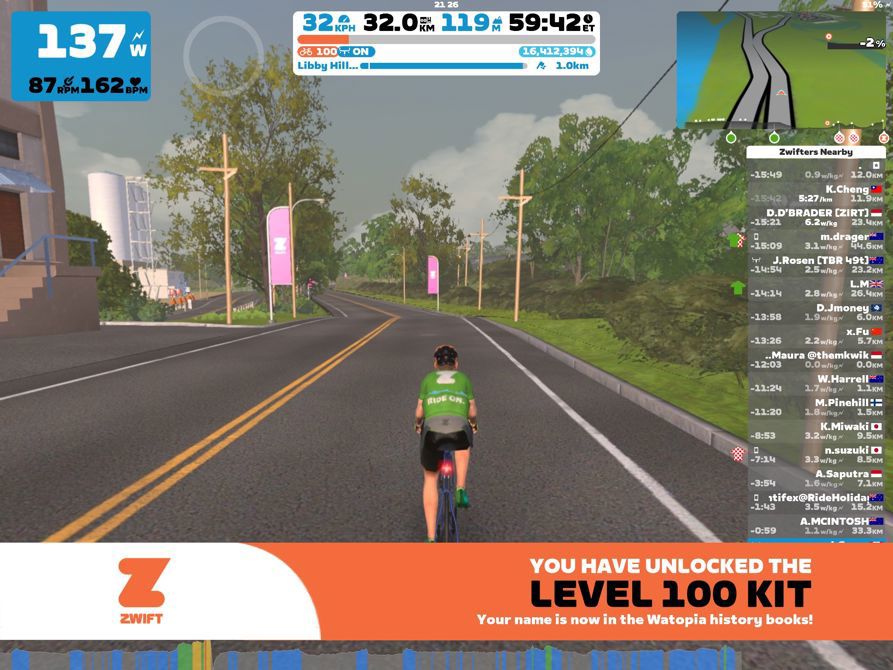
Task: Choose m.drager from the nearby list
Action: click(816, 240)
